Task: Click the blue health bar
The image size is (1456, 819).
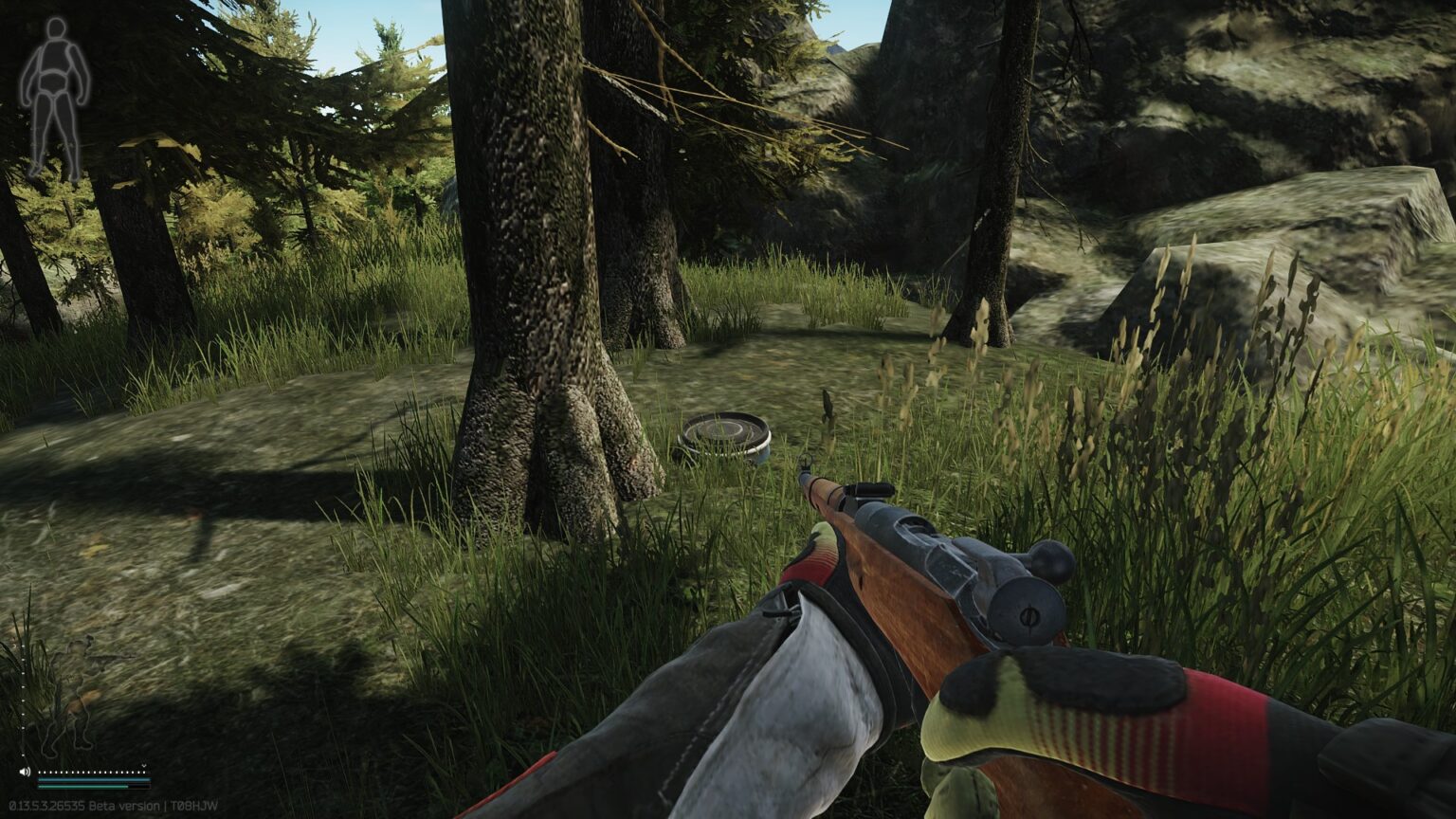Action: [94, 779]
